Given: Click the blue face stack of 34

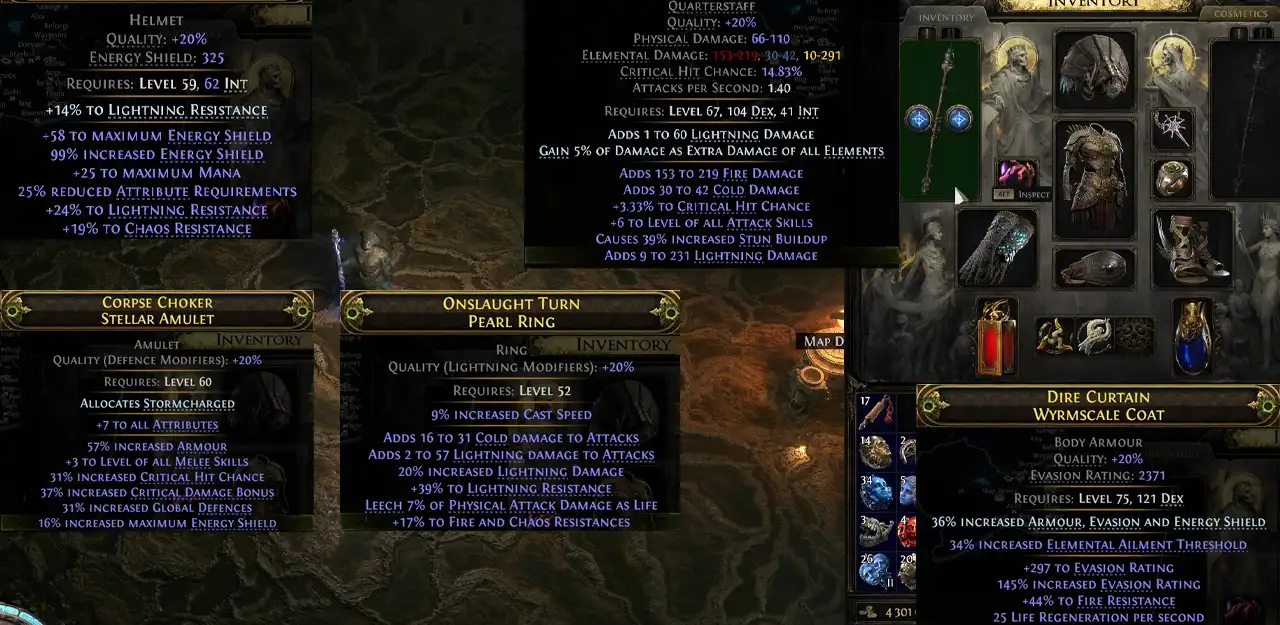Looking at the screenshot, I should (x=874, y=490).
